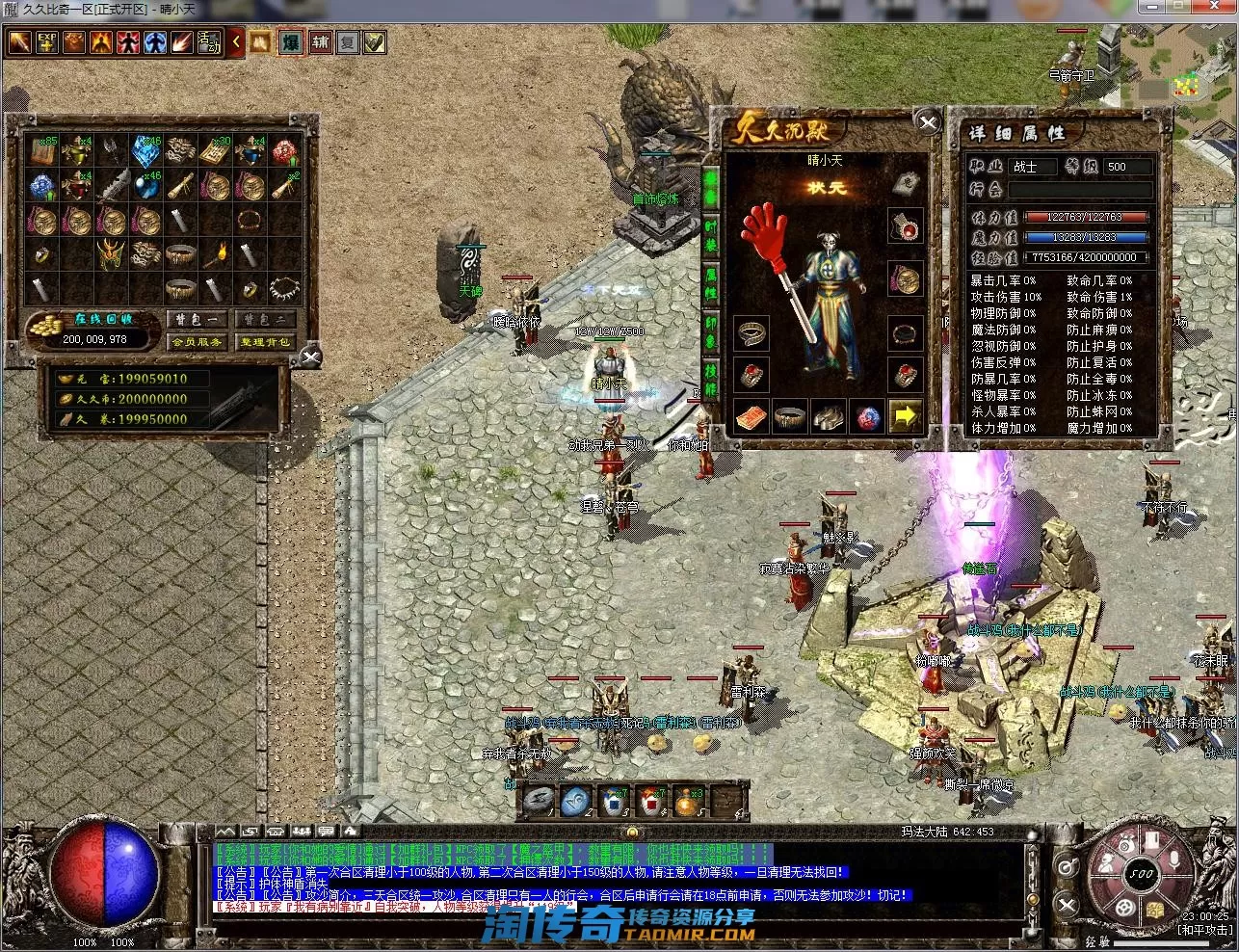The width and height of the screenshot is (1239, 952).
Task: Toggle the 爆 drop button
Action: [x=291, y=42]
